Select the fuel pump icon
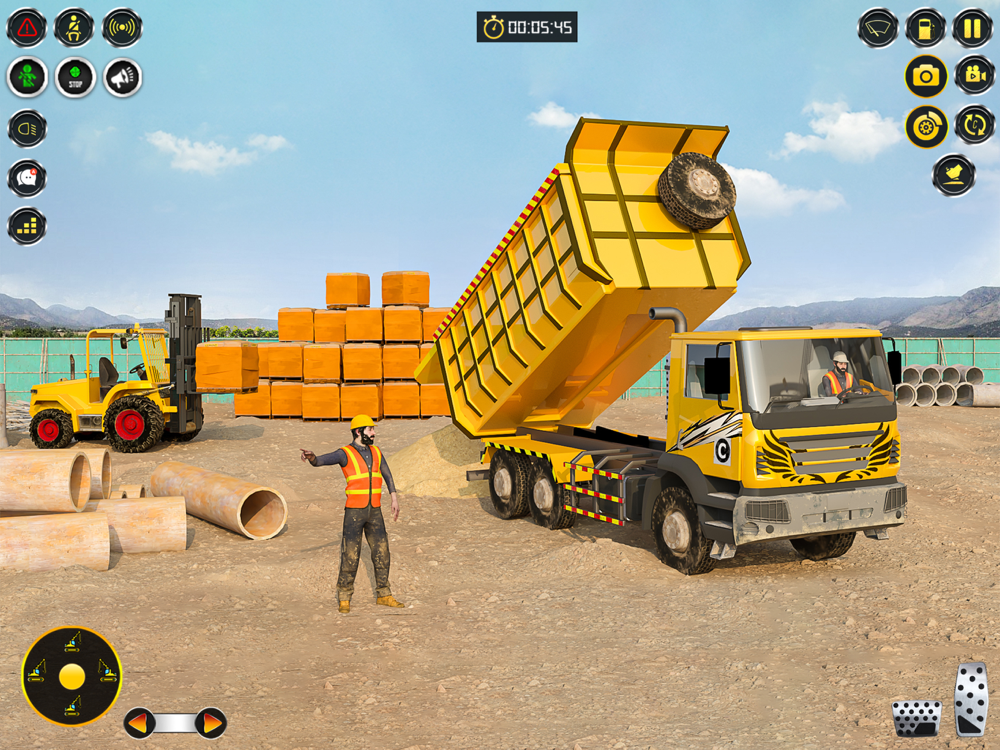 [926, 28]
